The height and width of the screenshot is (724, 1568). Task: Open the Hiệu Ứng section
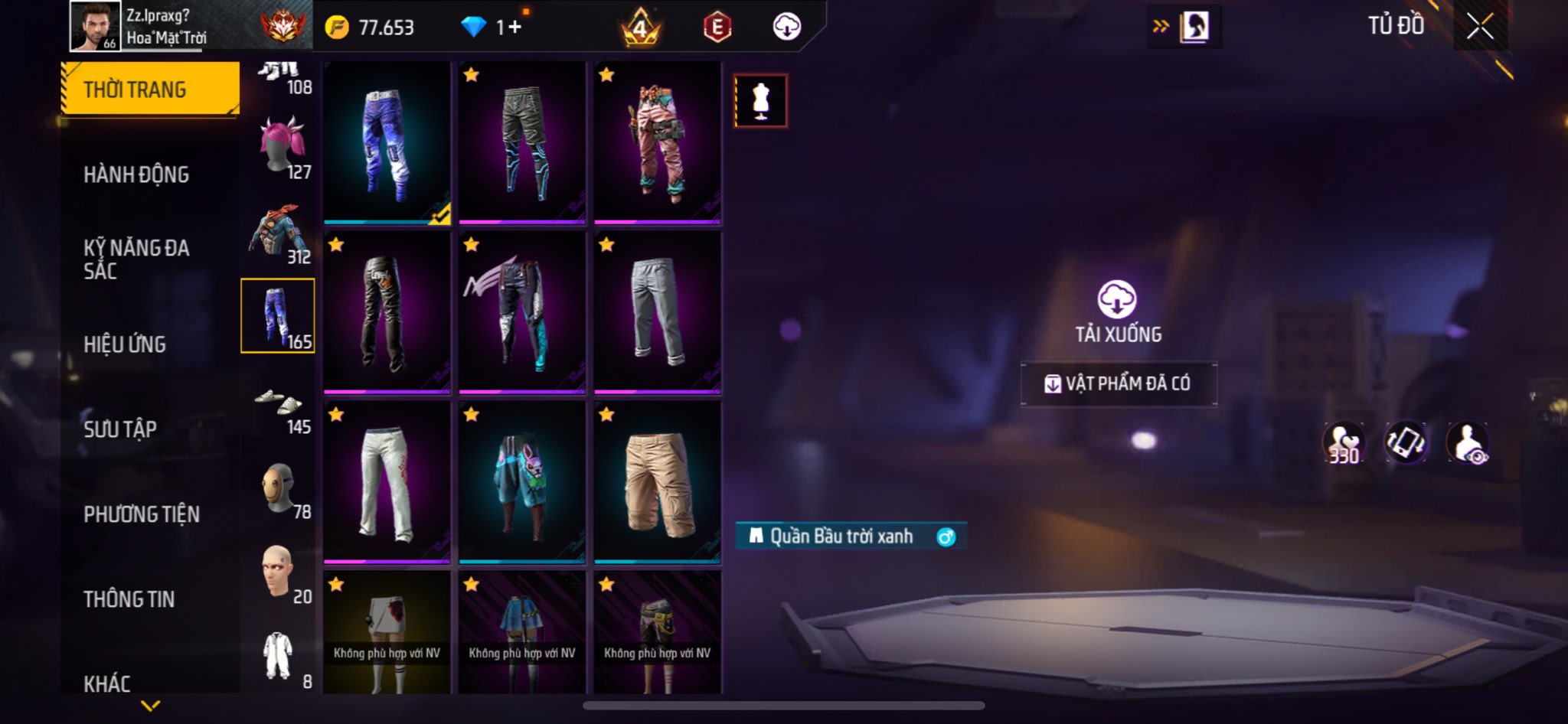[125, 344]
